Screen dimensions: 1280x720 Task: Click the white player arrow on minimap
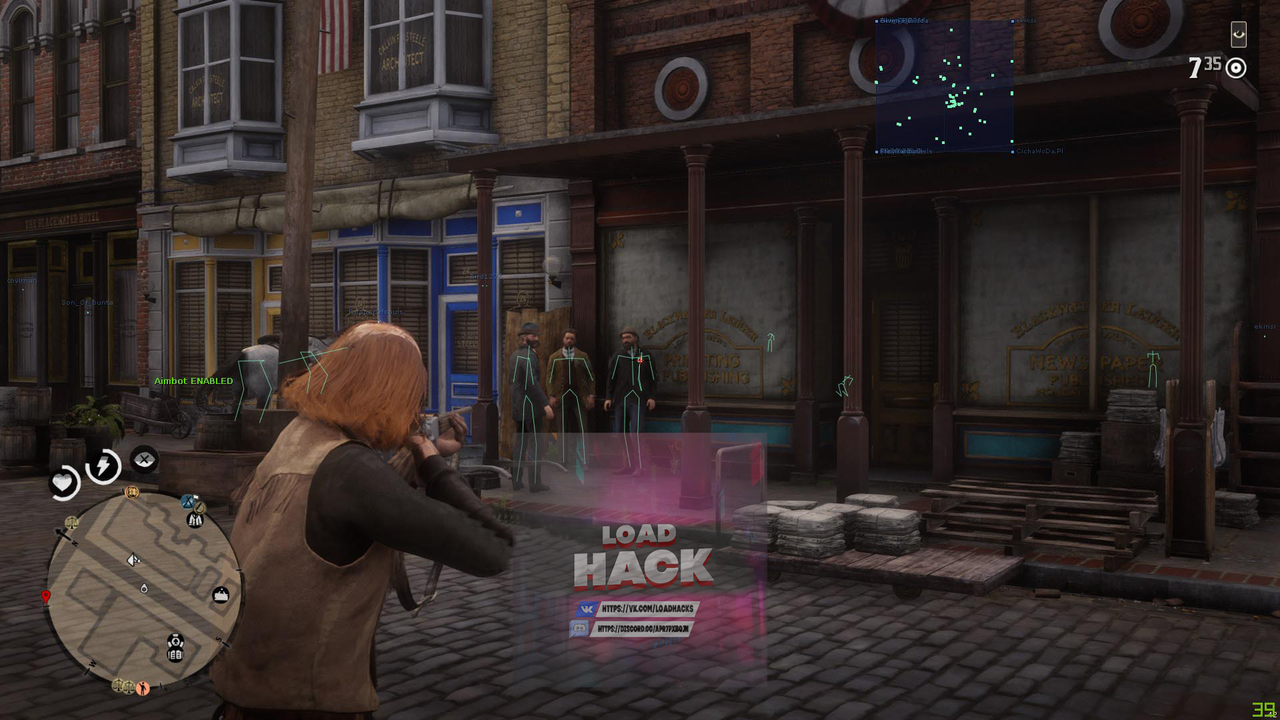[133, 560]
